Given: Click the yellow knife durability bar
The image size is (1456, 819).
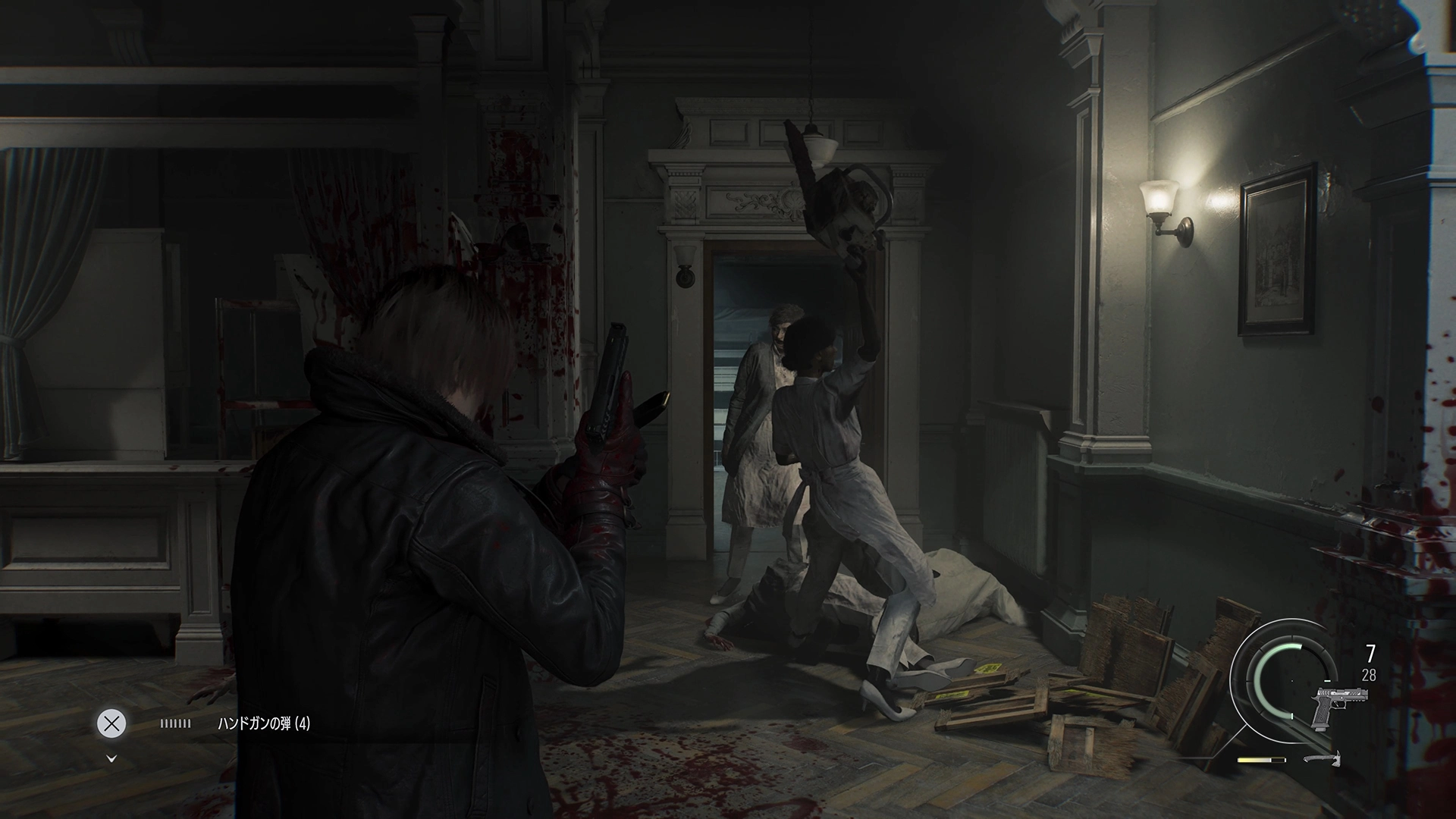Looking at the screenshot, I should tap(1261, 760).
